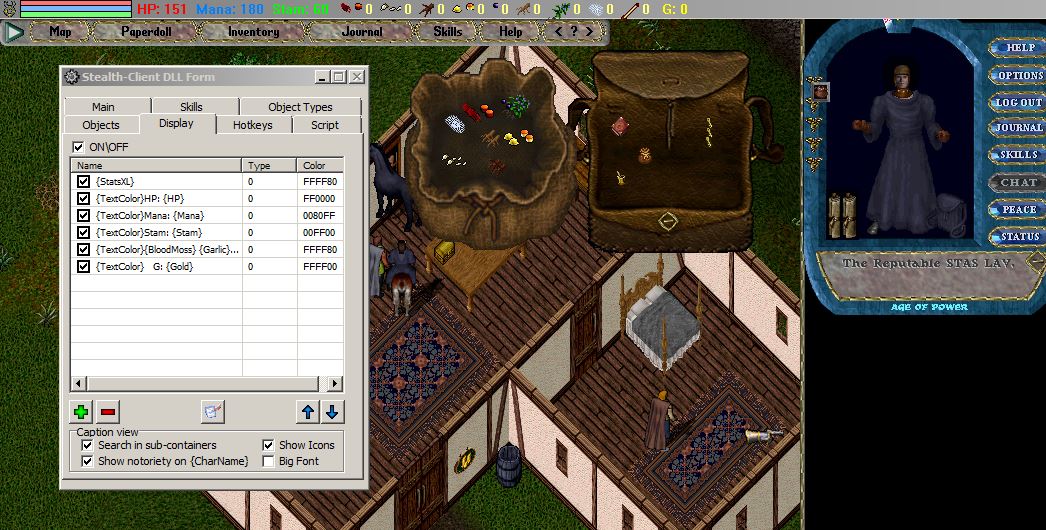Screen dimensions: 1046x530
Task: Open the Paperdoll menu entry
Action: click(147, 32)
